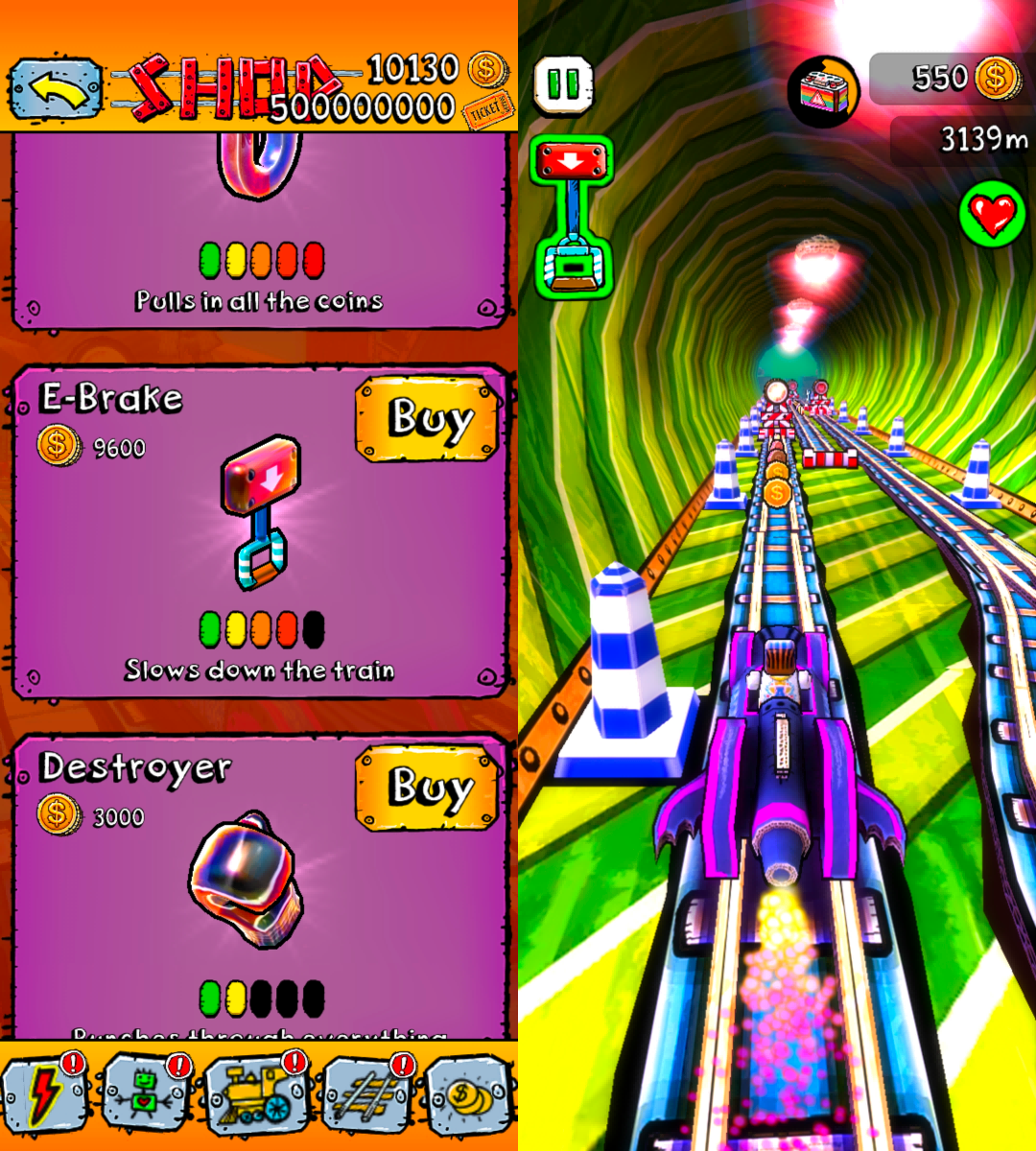Buy the E-Brake power-up
The width and height of the screenshot is (1036, 1151).
pyautogui.click(x=428, y=419)
